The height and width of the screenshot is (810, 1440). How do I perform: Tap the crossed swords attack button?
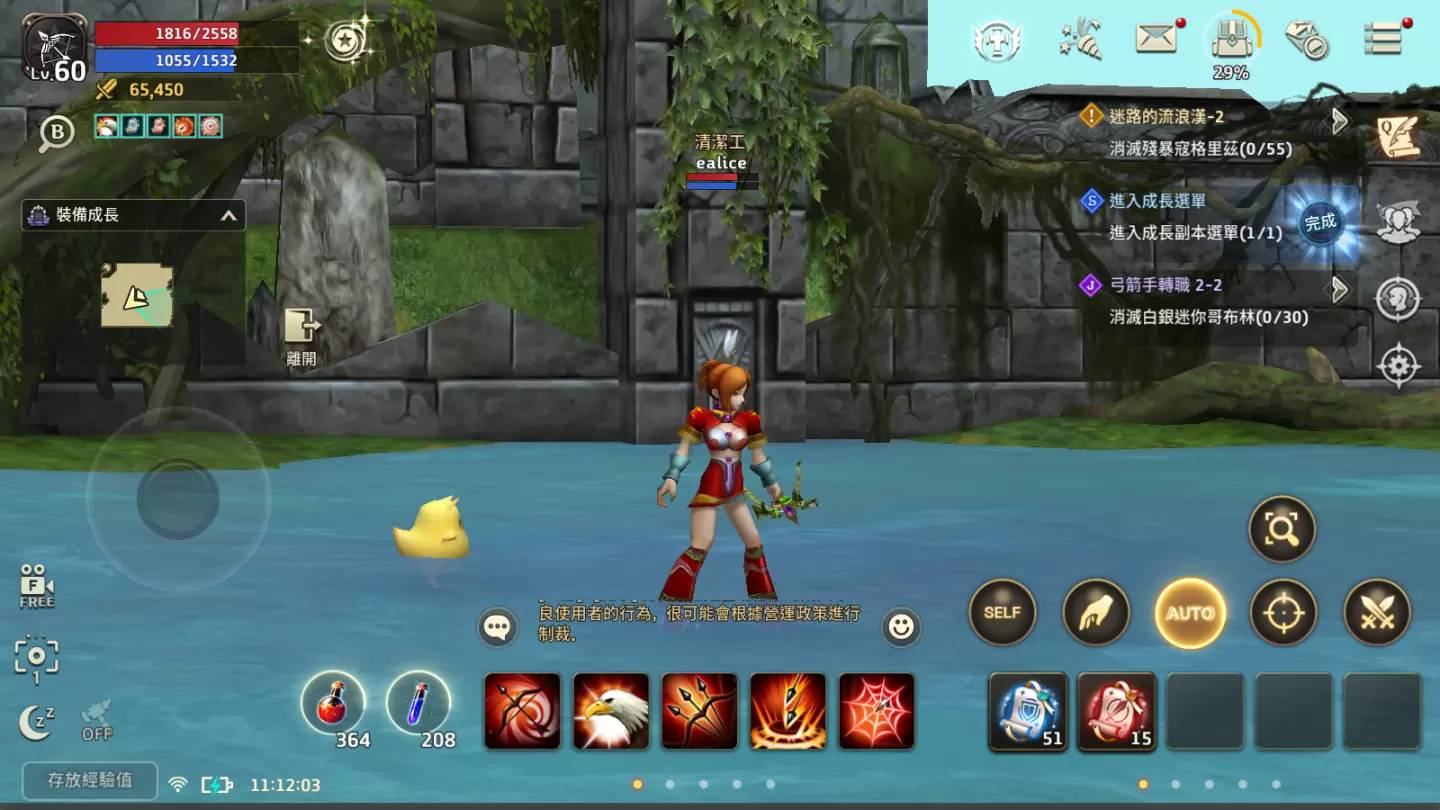click(1377, 612)
